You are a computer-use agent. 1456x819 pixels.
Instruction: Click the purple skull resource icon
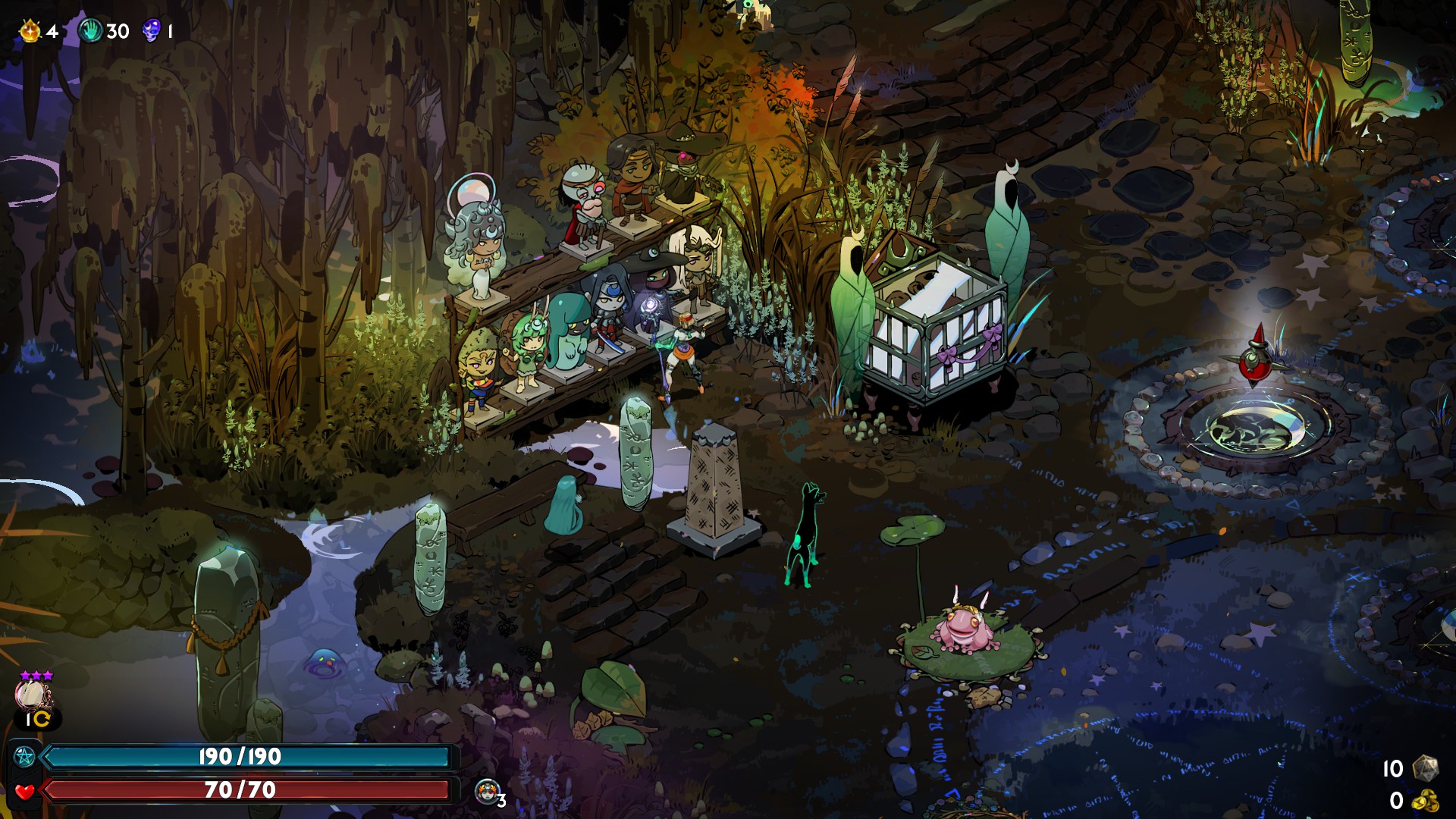coord(152,30)
